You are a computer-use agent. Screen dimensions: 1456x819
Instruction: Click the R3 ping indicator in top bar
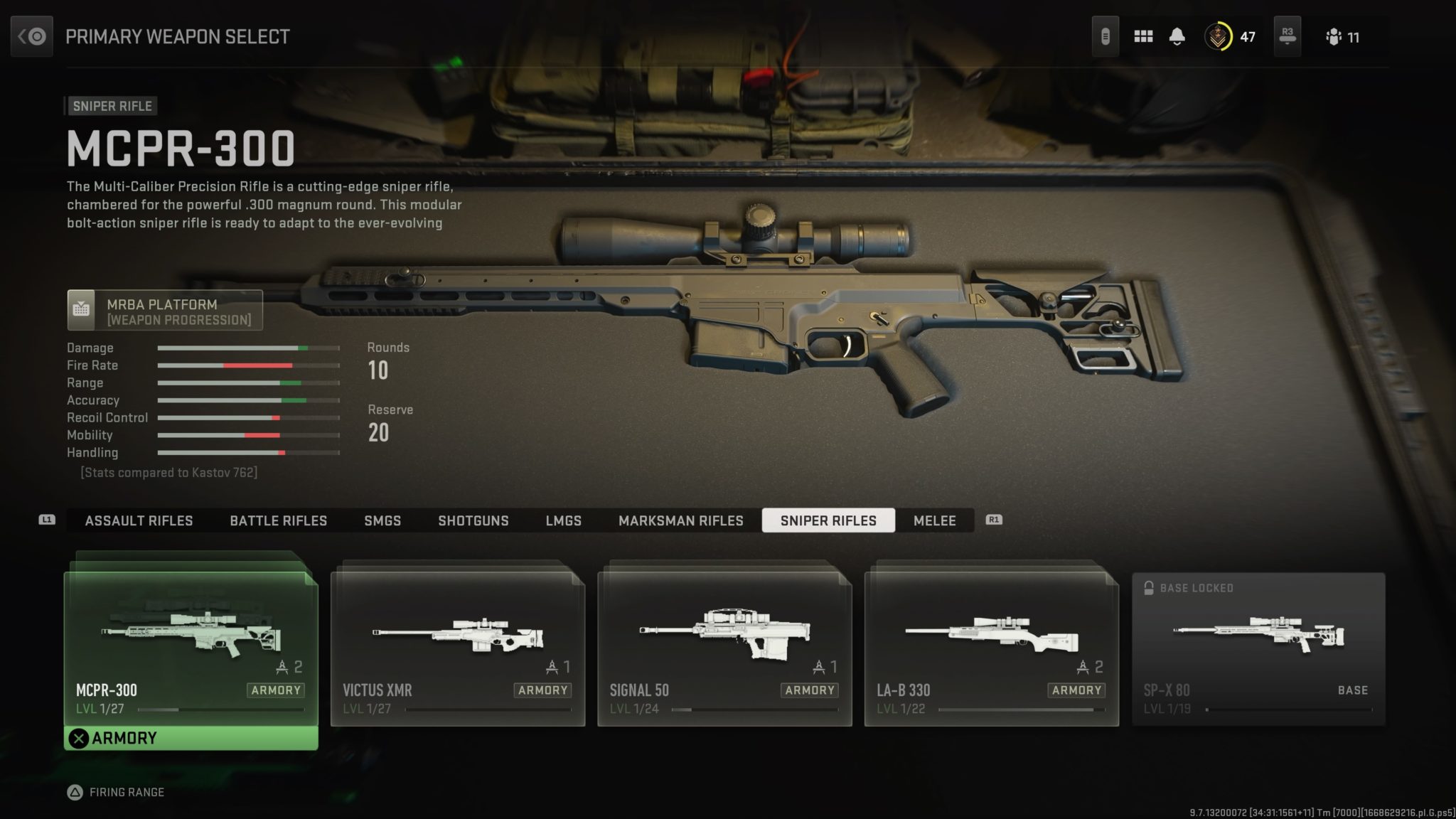[1288, 36]
